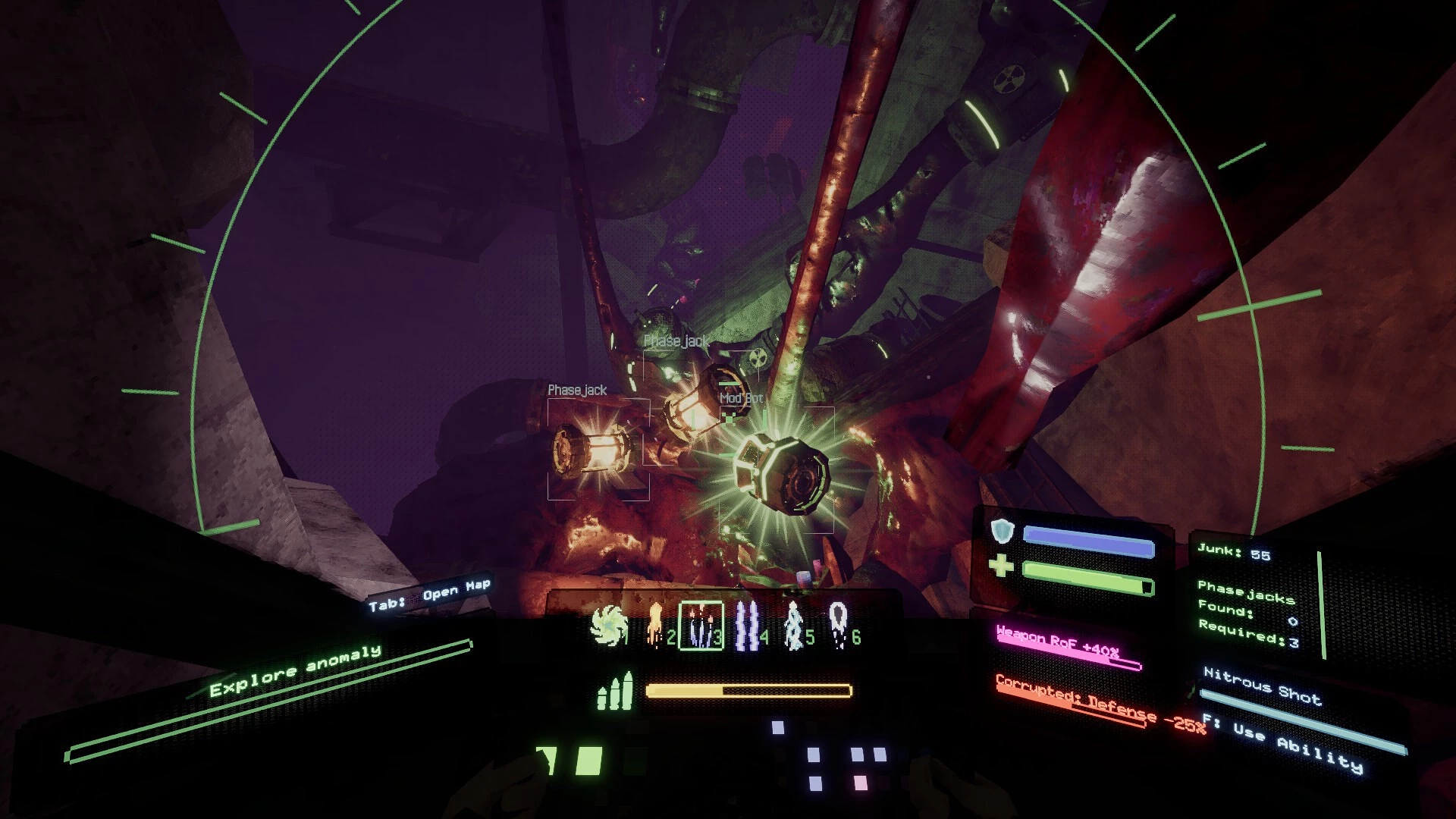
Task: Select the orange rocket weapon in slot 2
Action: coord(654,629)
